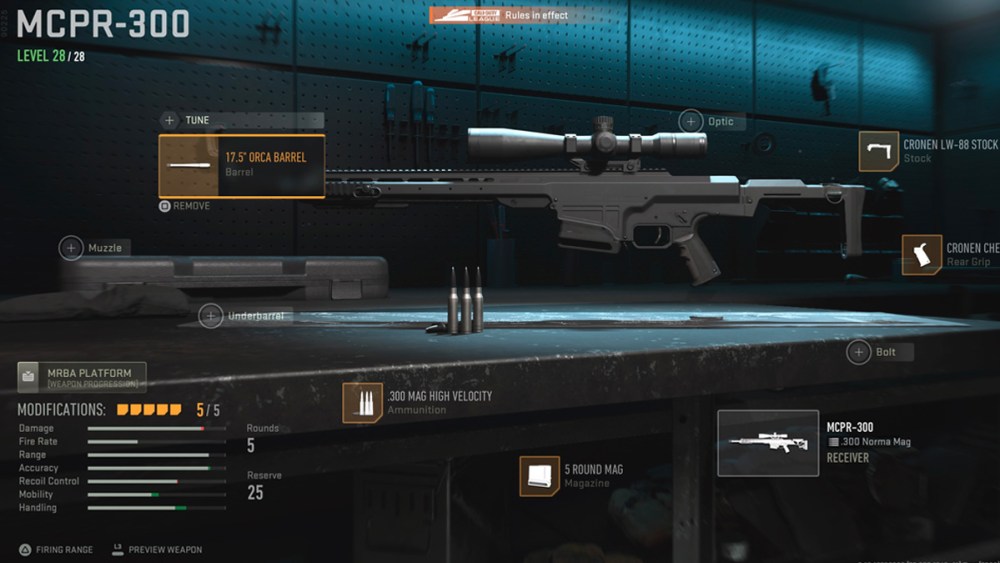Choose the Underbarrel attachment slot
Screen dimensions: 1000x563
click(x=211, y=316)
